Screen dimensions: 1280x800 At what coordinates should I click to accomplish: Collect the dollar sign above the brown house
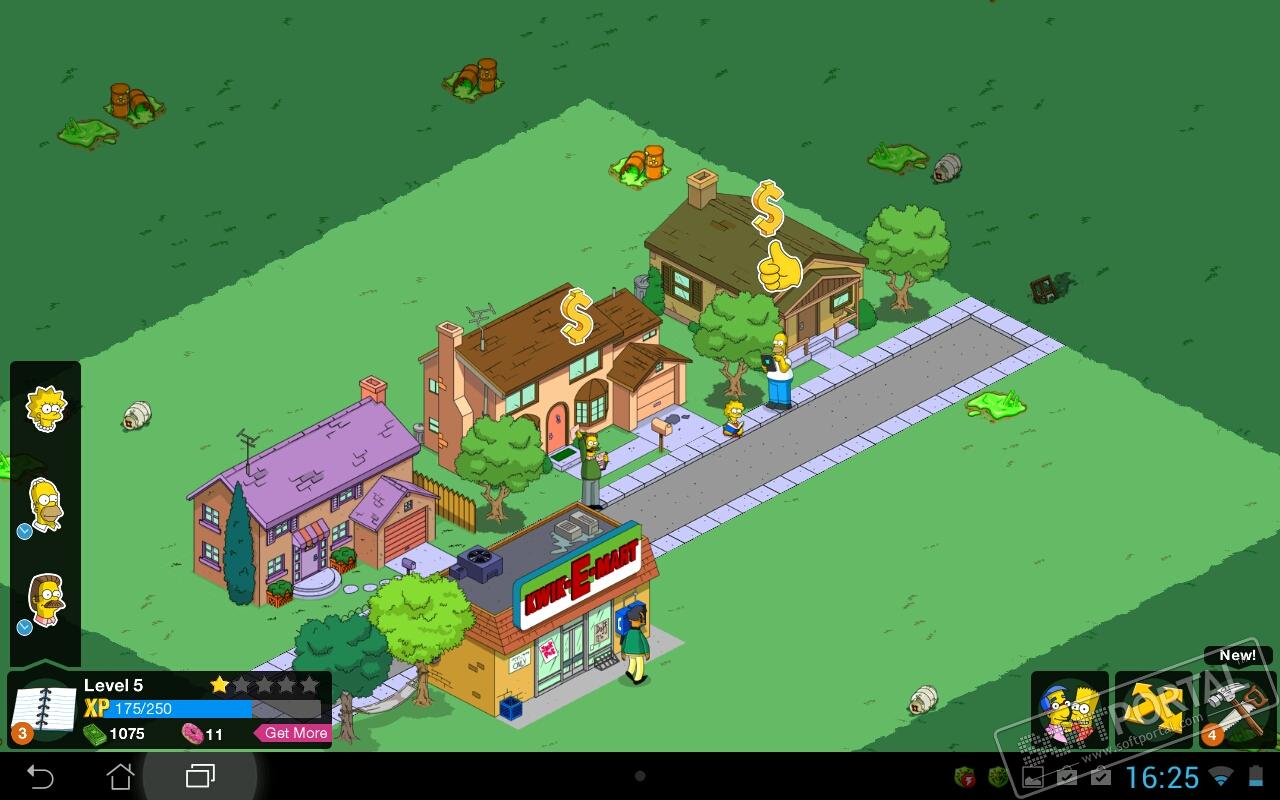tap(767, 207)
